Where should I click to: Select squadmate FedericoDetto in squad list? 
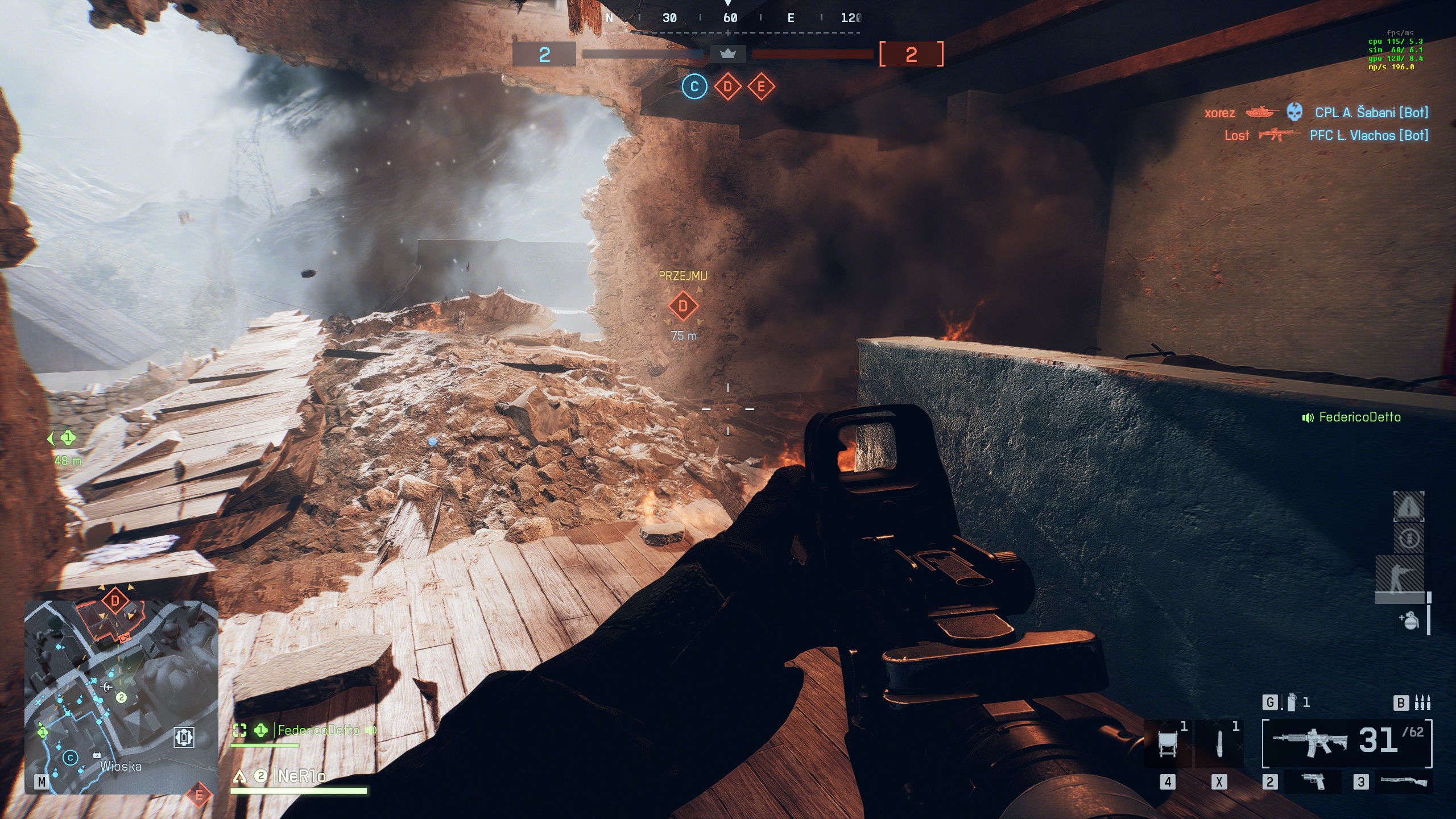317,730
